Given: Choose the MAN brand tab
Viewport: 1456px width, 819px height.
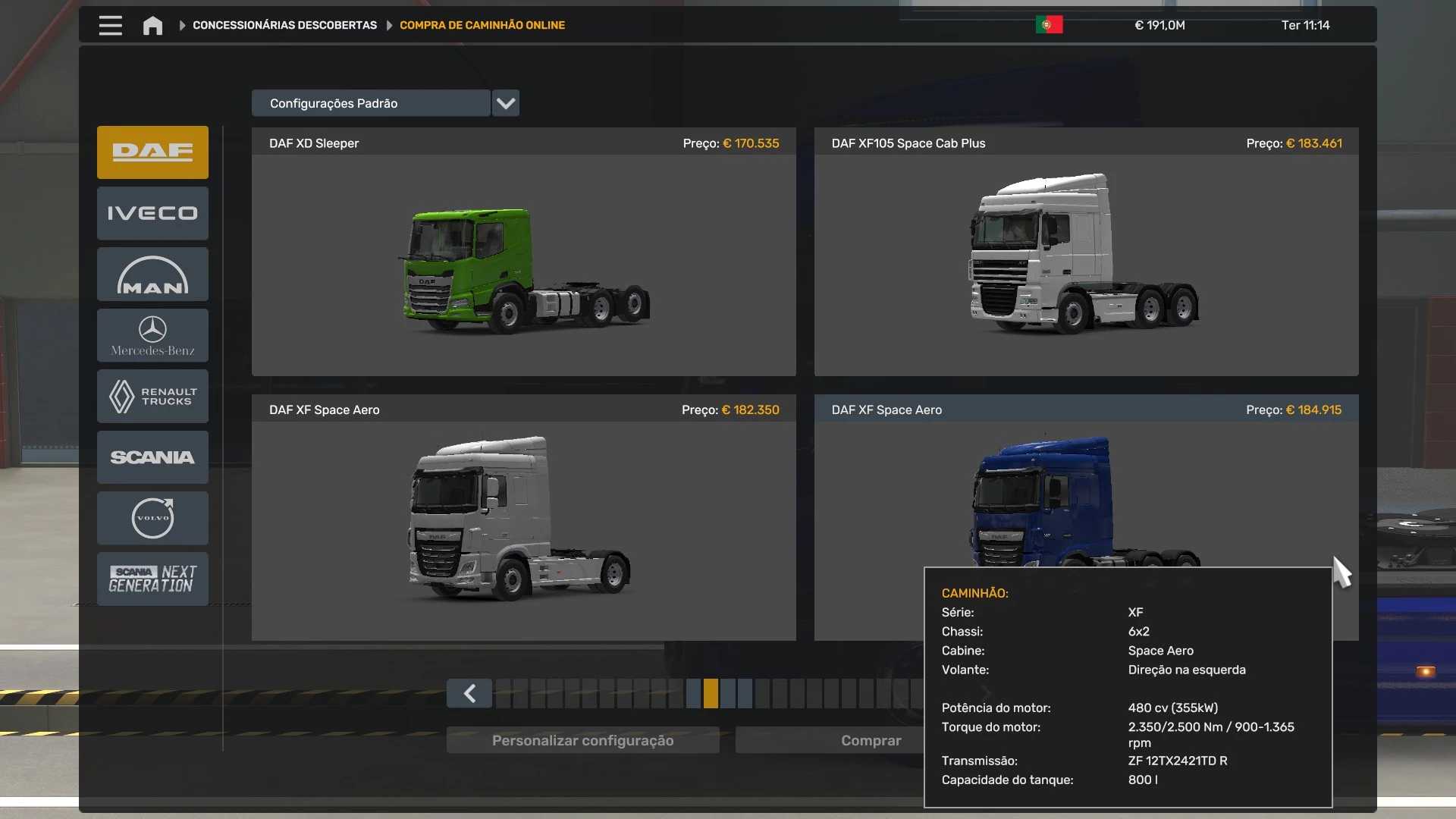Looking at the screenshot, I should click(x=152, y=275).
